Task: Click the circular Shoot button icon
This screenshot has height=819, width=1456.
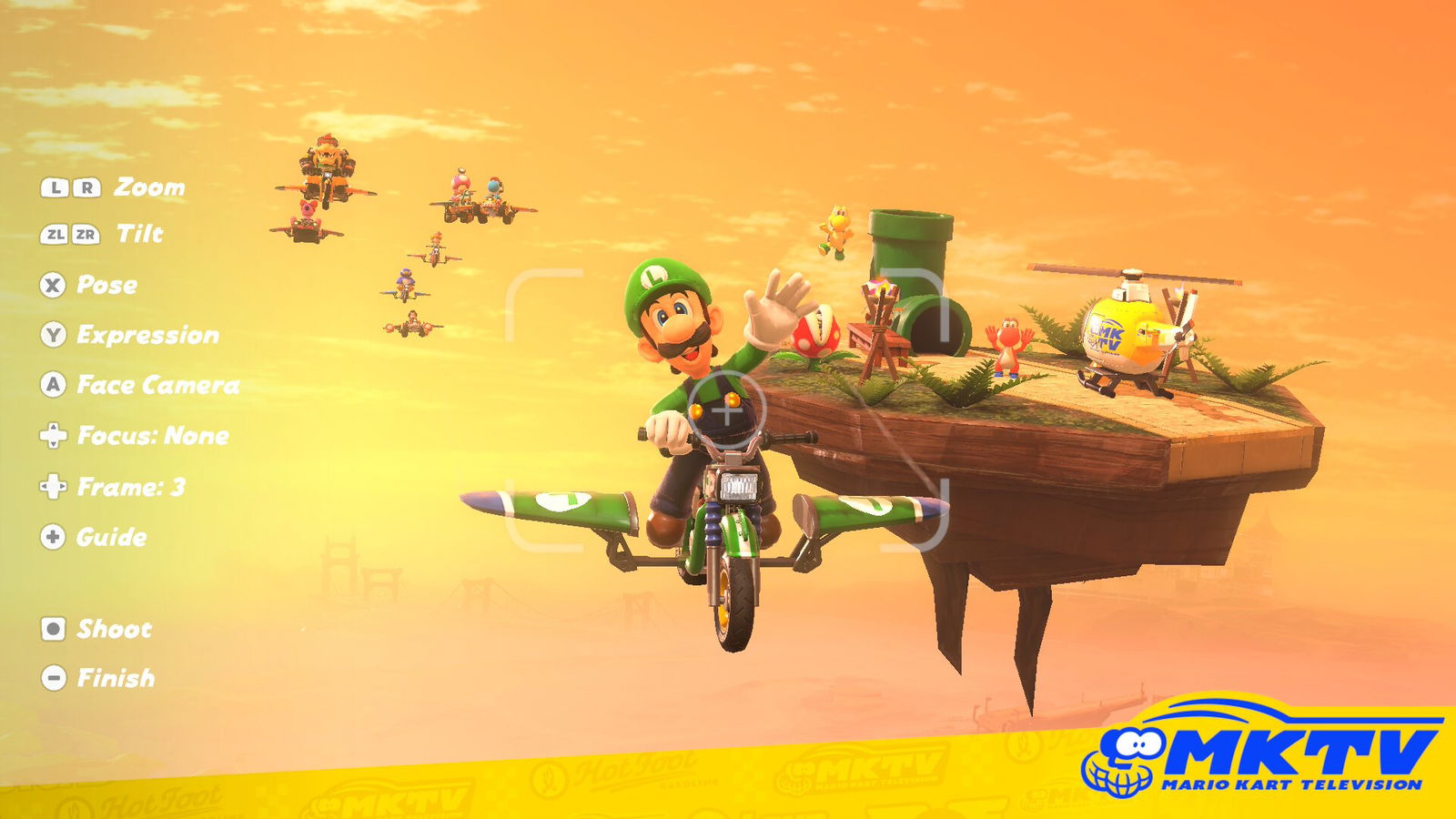Action: 56,628
